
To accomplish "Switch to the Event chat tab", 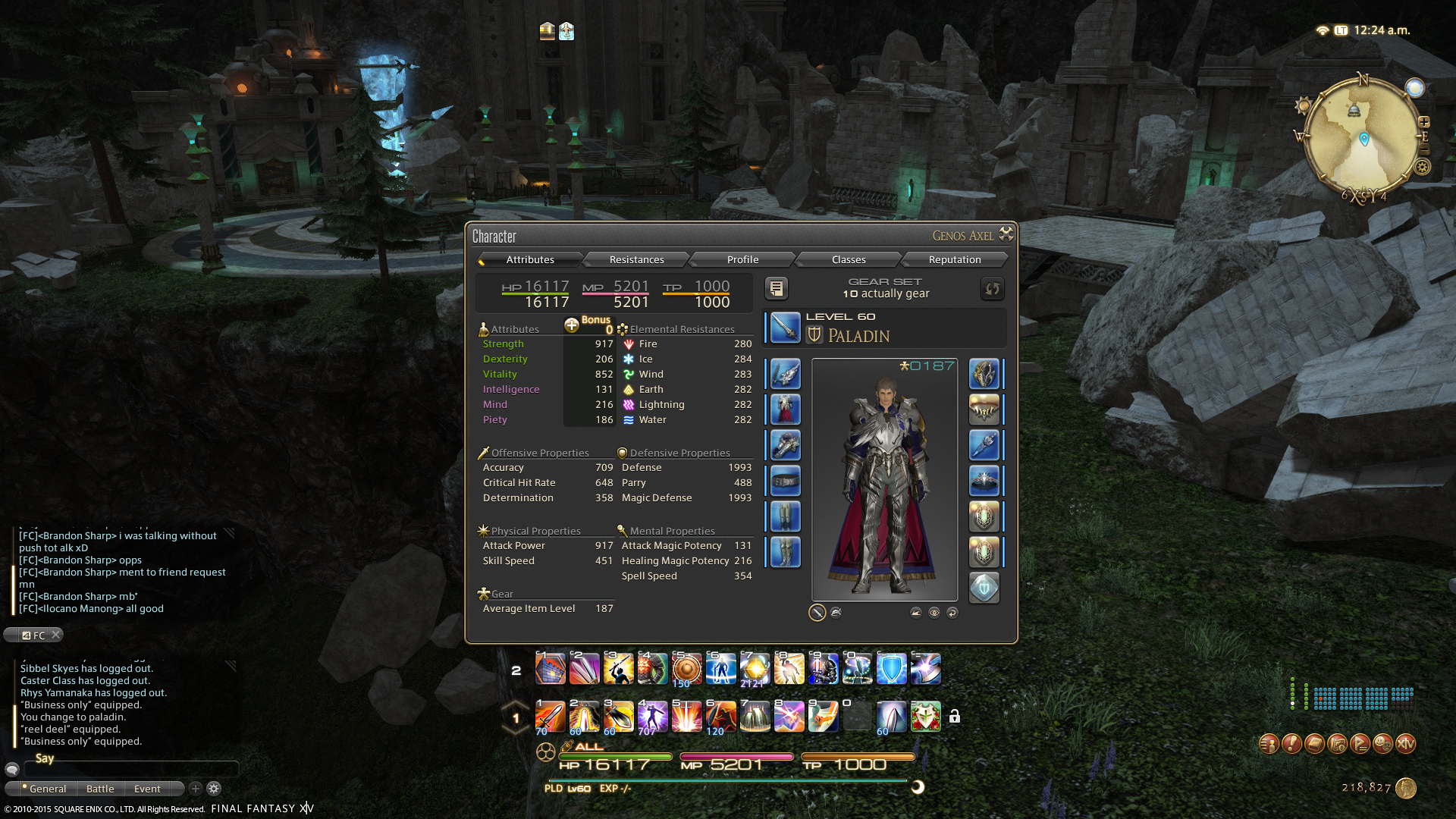I will point(147,789).
